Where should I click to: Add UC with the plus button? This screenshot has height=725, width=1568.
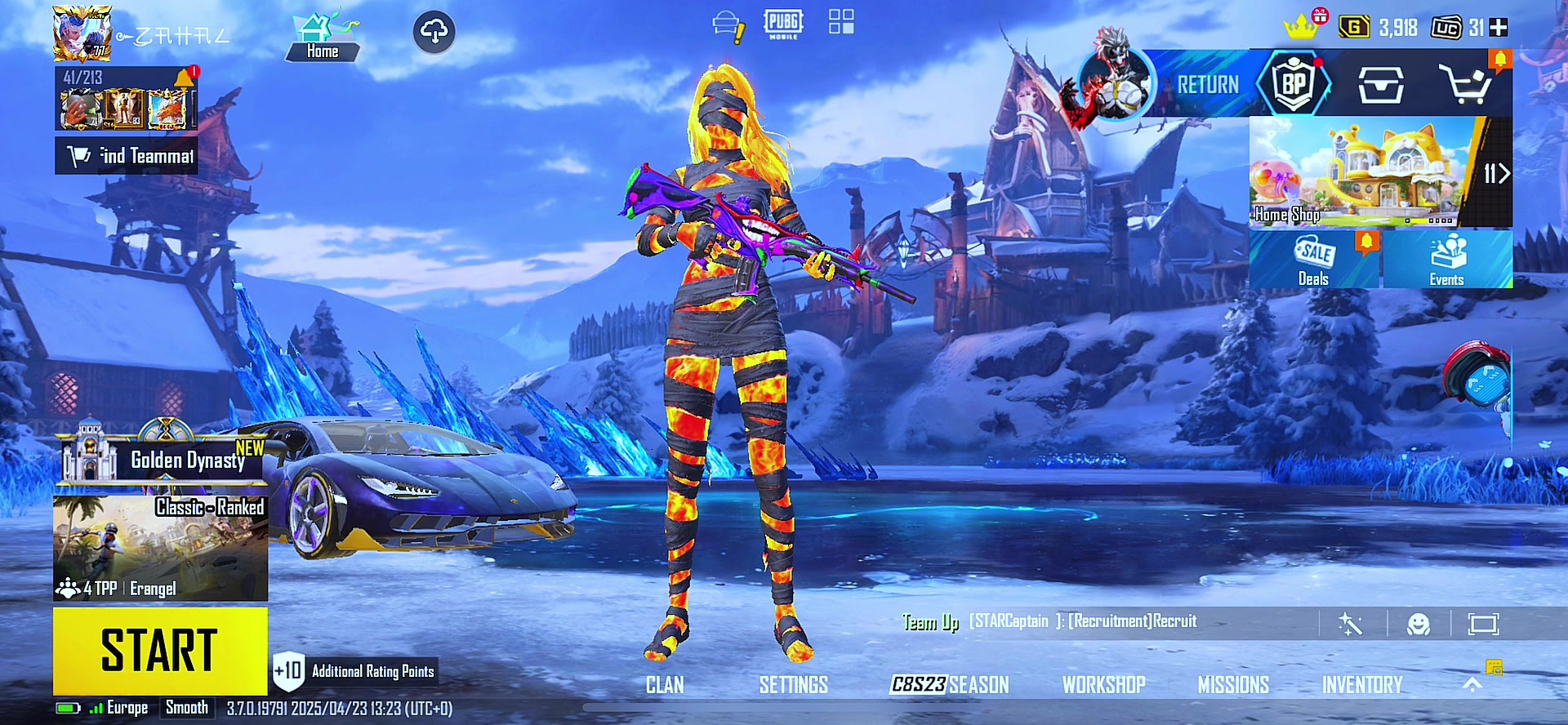(1499, 28)
